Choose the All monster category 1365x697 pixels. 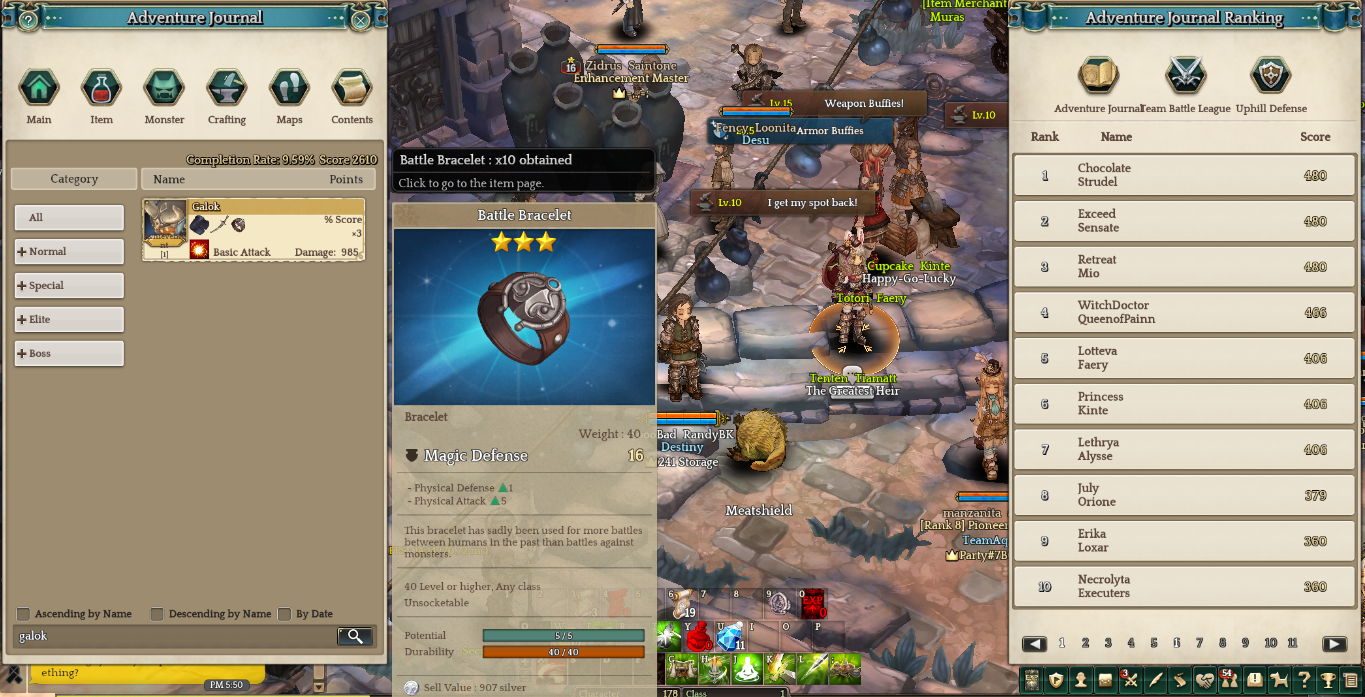(69, 218)
